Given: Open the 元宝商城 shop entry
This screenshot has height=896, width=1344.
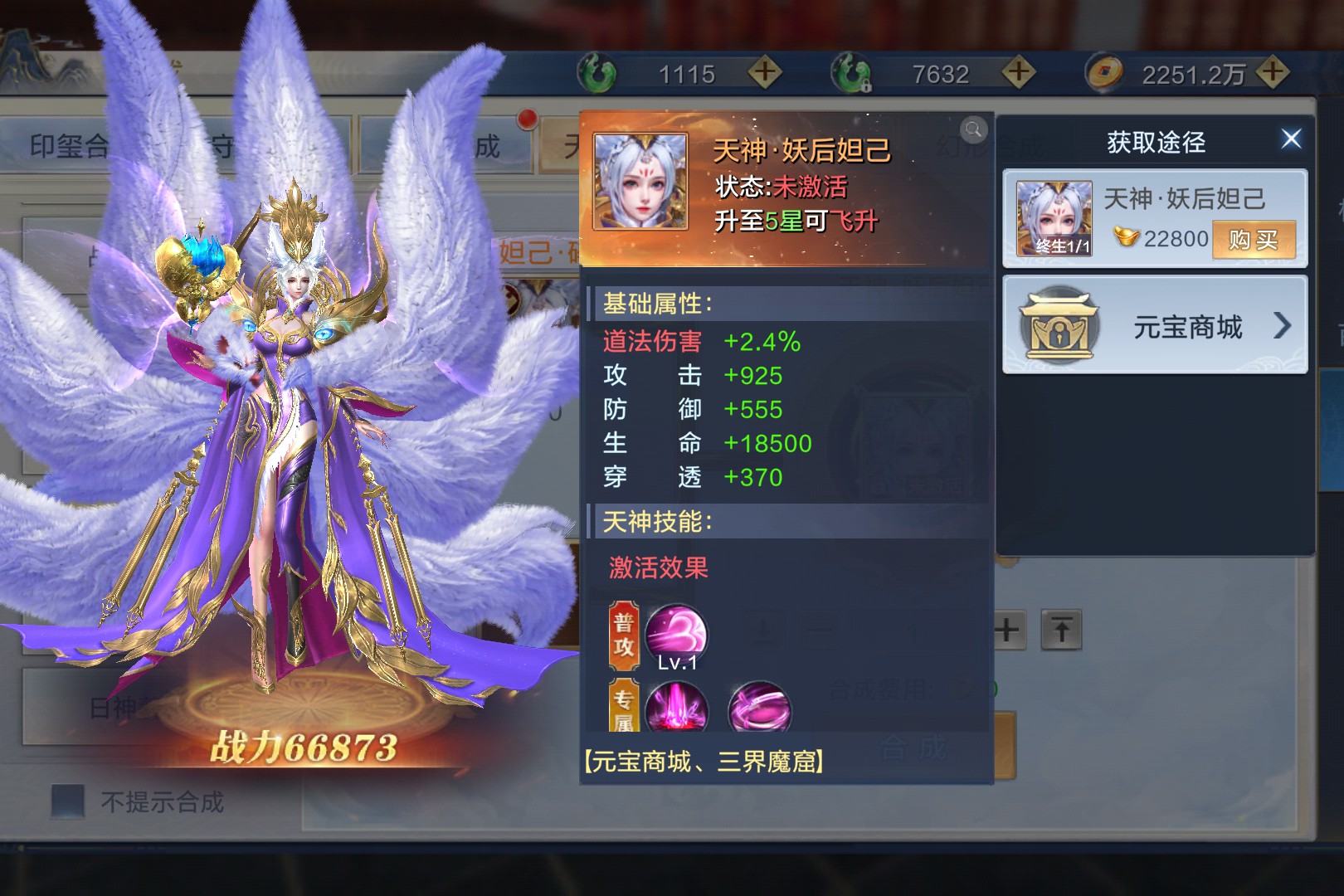Looking at the screenshot, I should 1155,326.
